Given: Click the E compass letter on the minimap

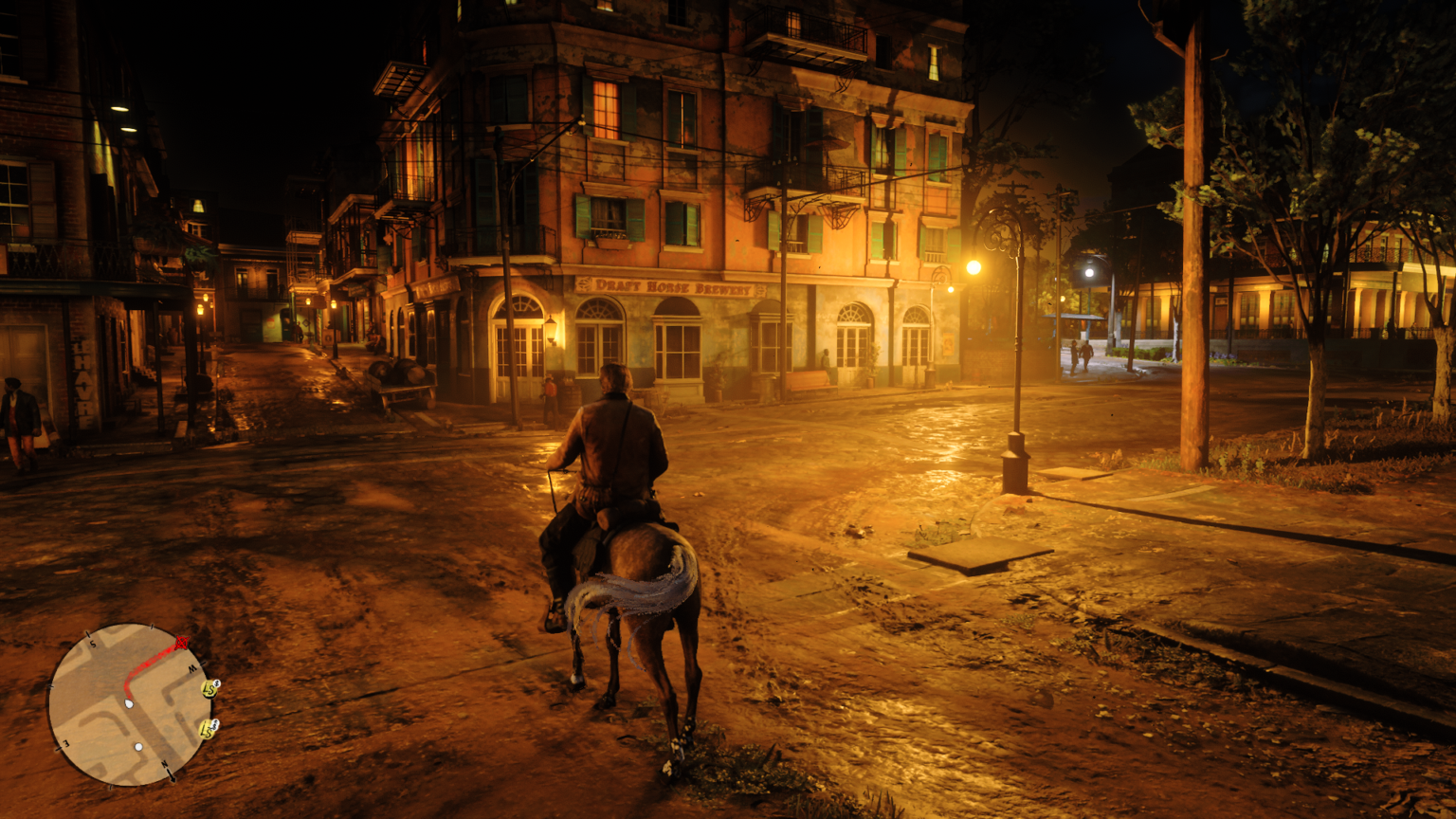Looking at the screenshot, I should [65, 745].
